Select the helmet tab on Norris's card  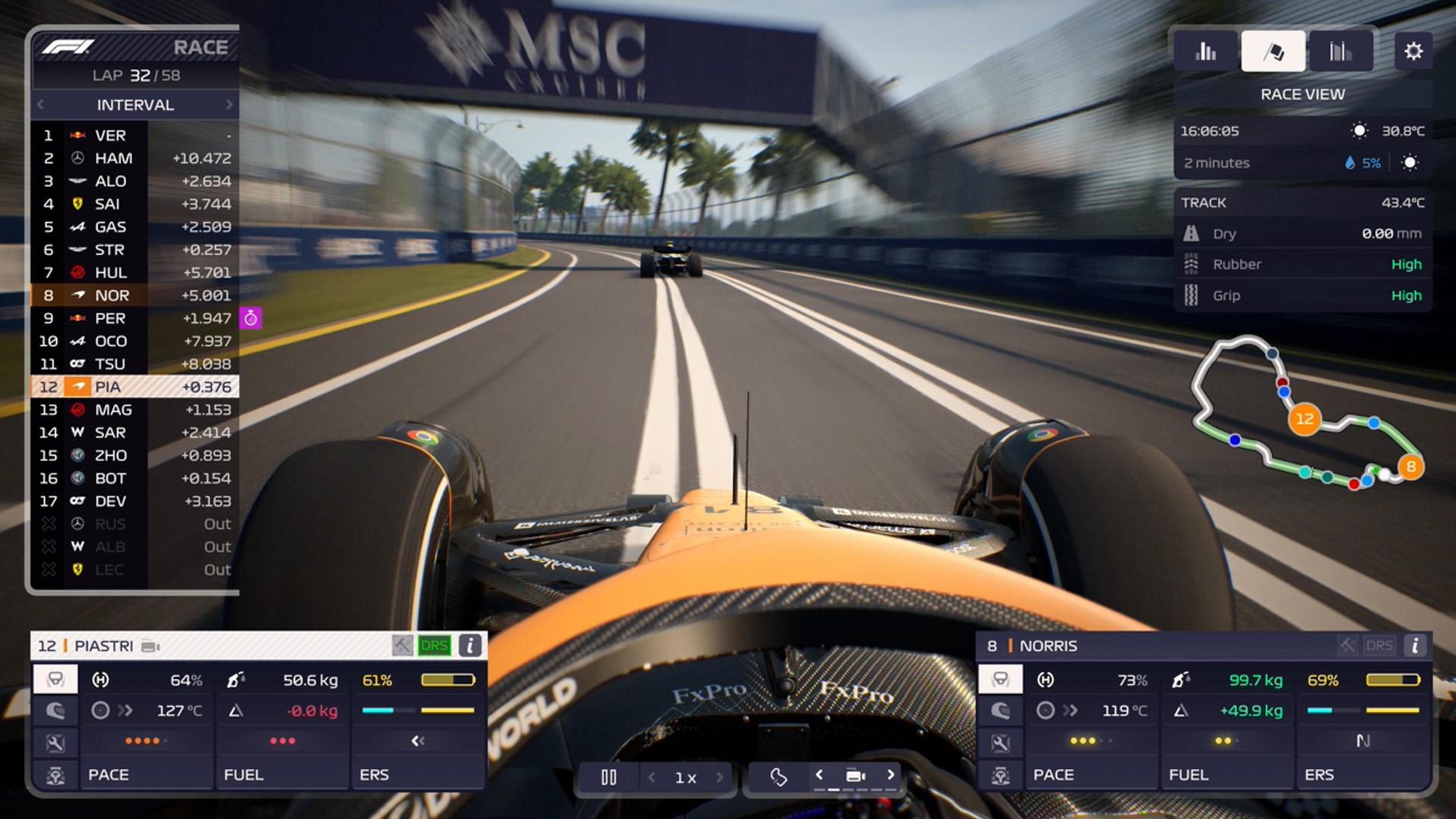[x=1002, y=711]
